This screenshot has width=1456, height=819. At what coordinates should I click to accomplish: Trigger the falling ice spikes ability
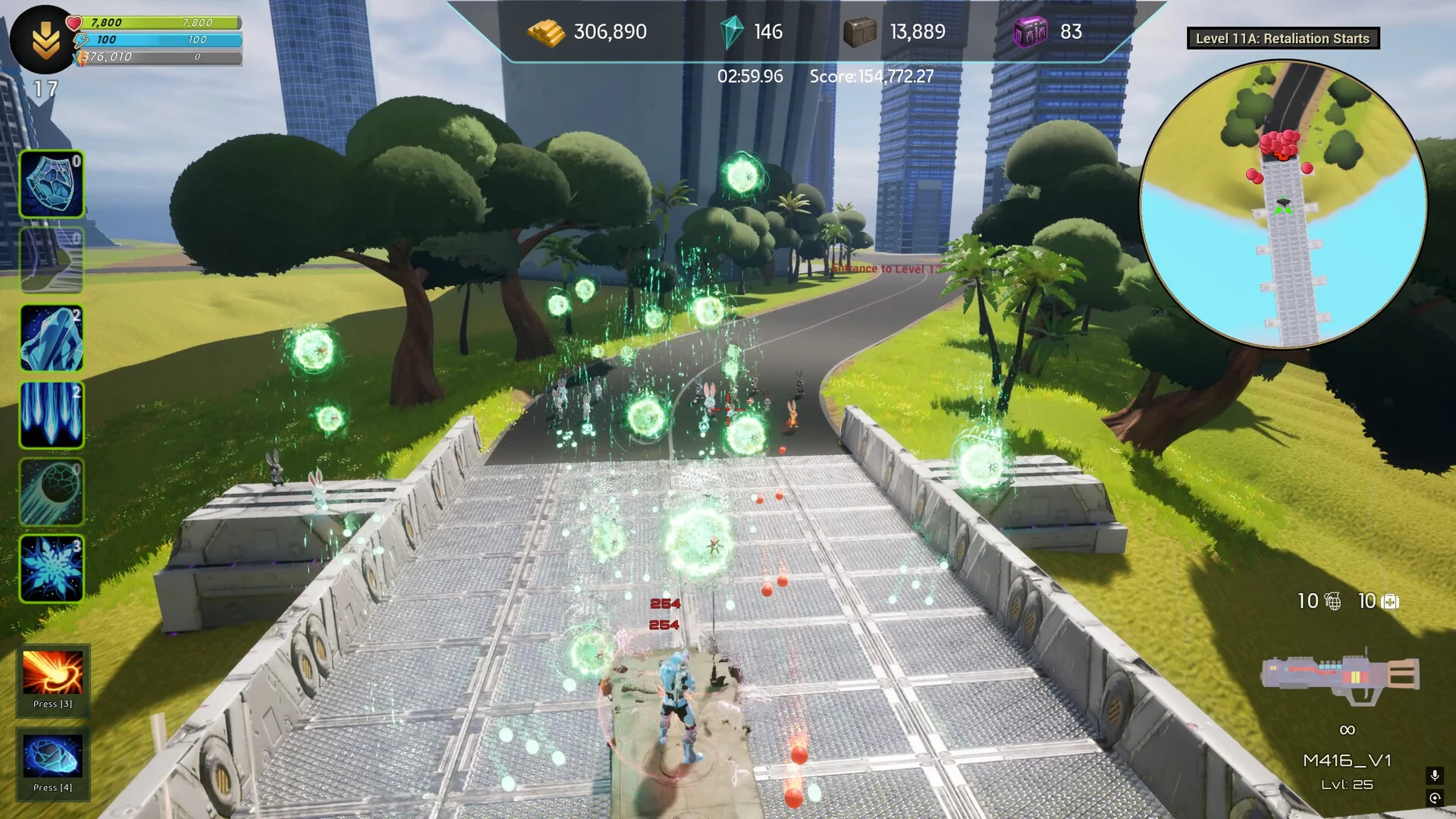pyautogui.click(x=51, y=415)
